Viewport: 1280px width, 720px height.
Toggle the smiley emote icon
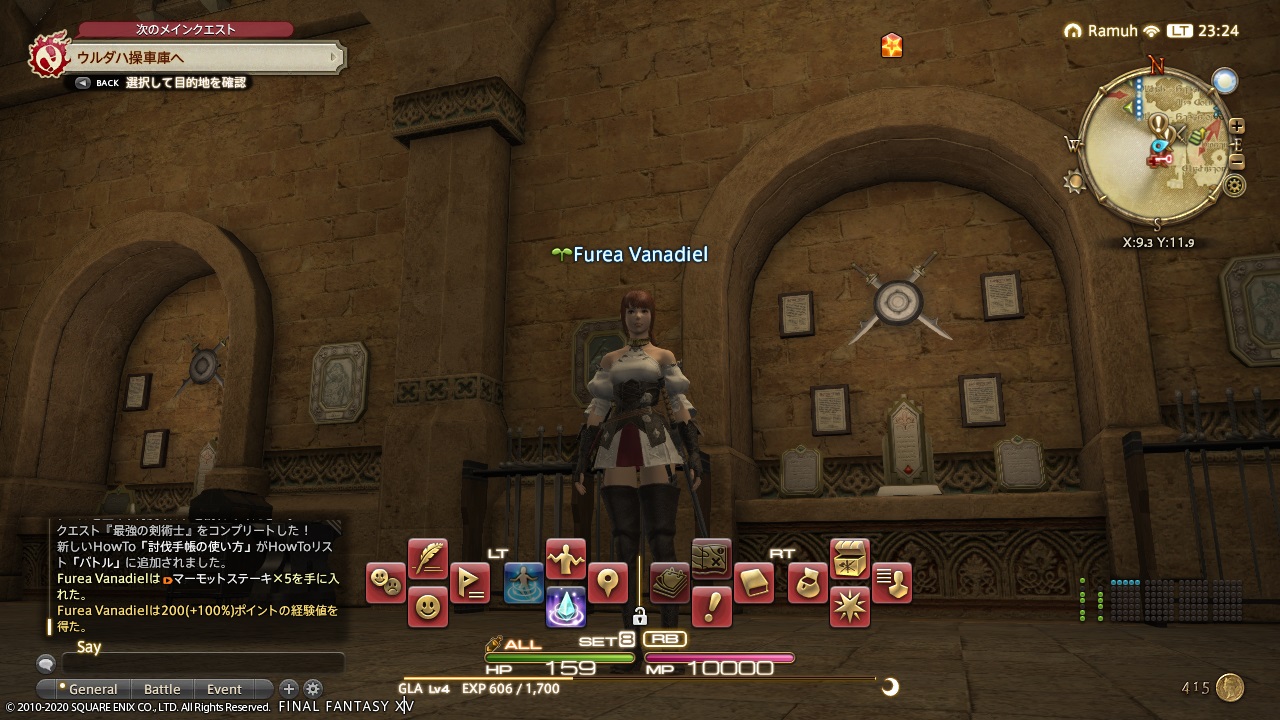426,608
